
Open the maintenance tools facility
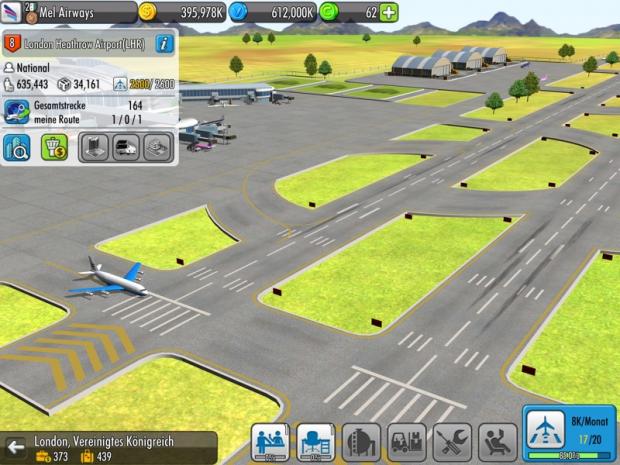(452, 442)
